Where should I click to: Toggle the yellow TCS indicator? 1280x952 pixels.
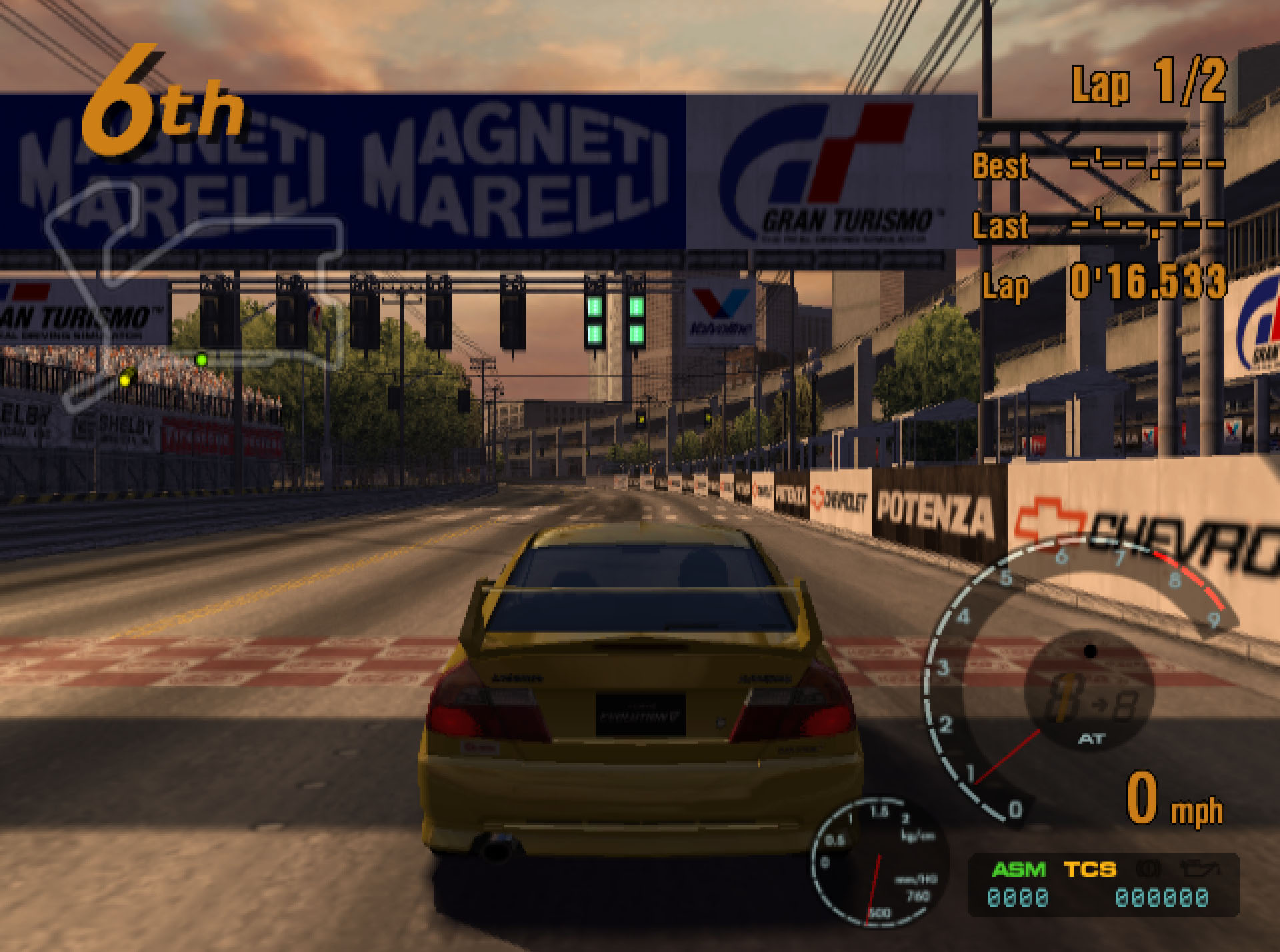coord(1090,869)
